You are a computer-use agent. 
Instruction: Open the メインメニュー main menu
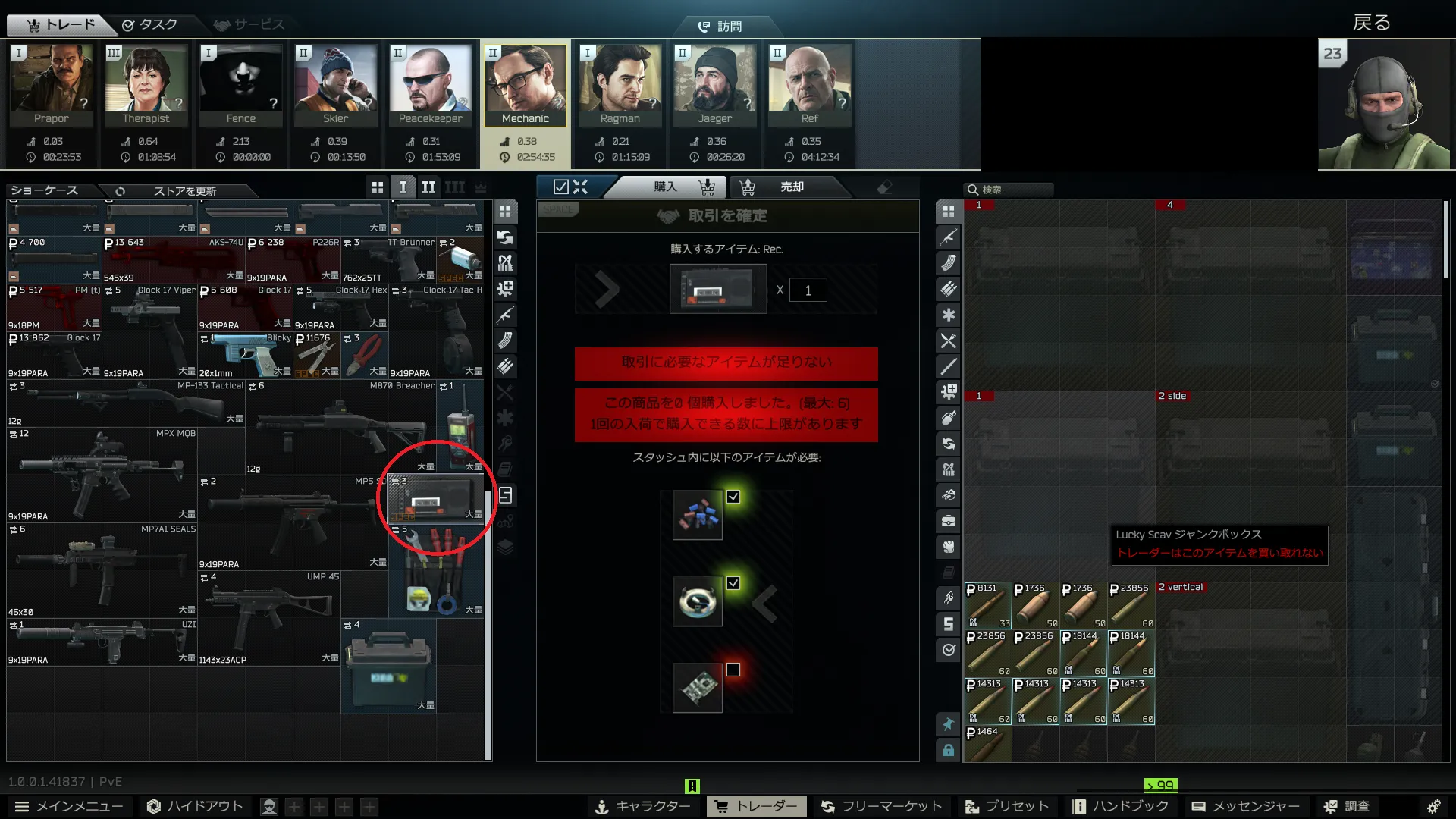coord(68,806)
